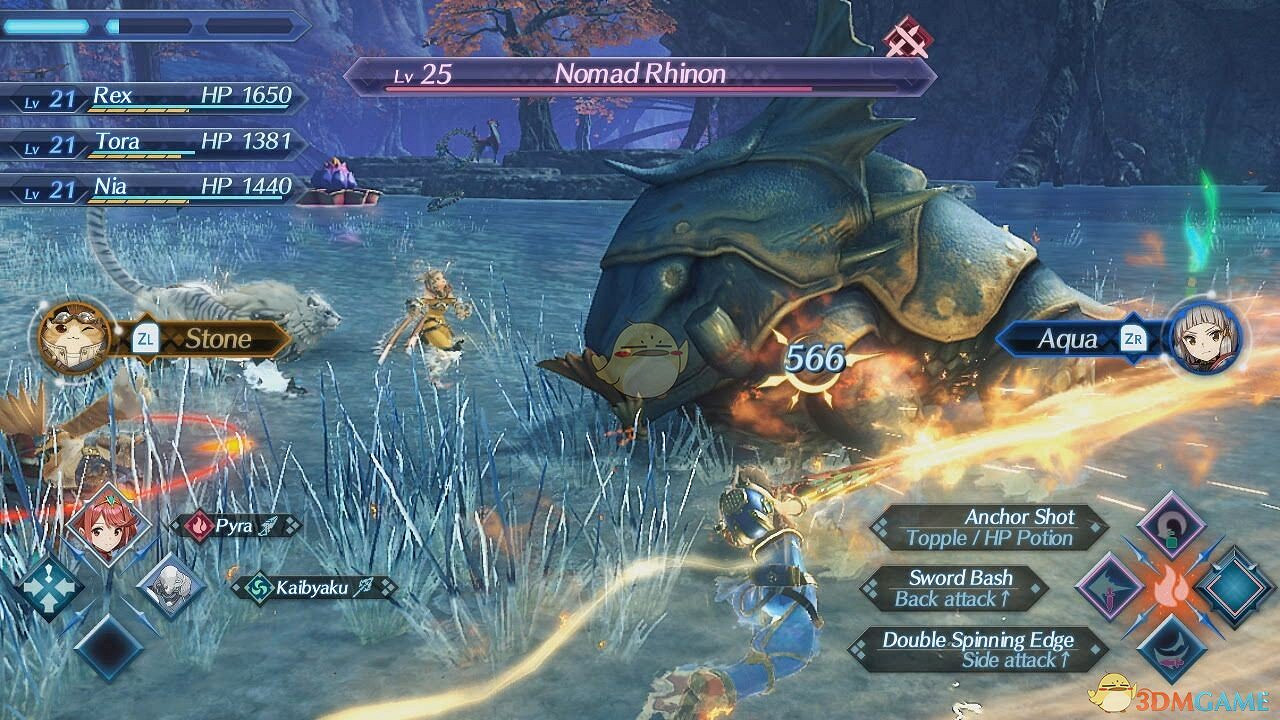
Task: Click the Nomad Rhinon target name bar
Action: click(x=640, y=75)
